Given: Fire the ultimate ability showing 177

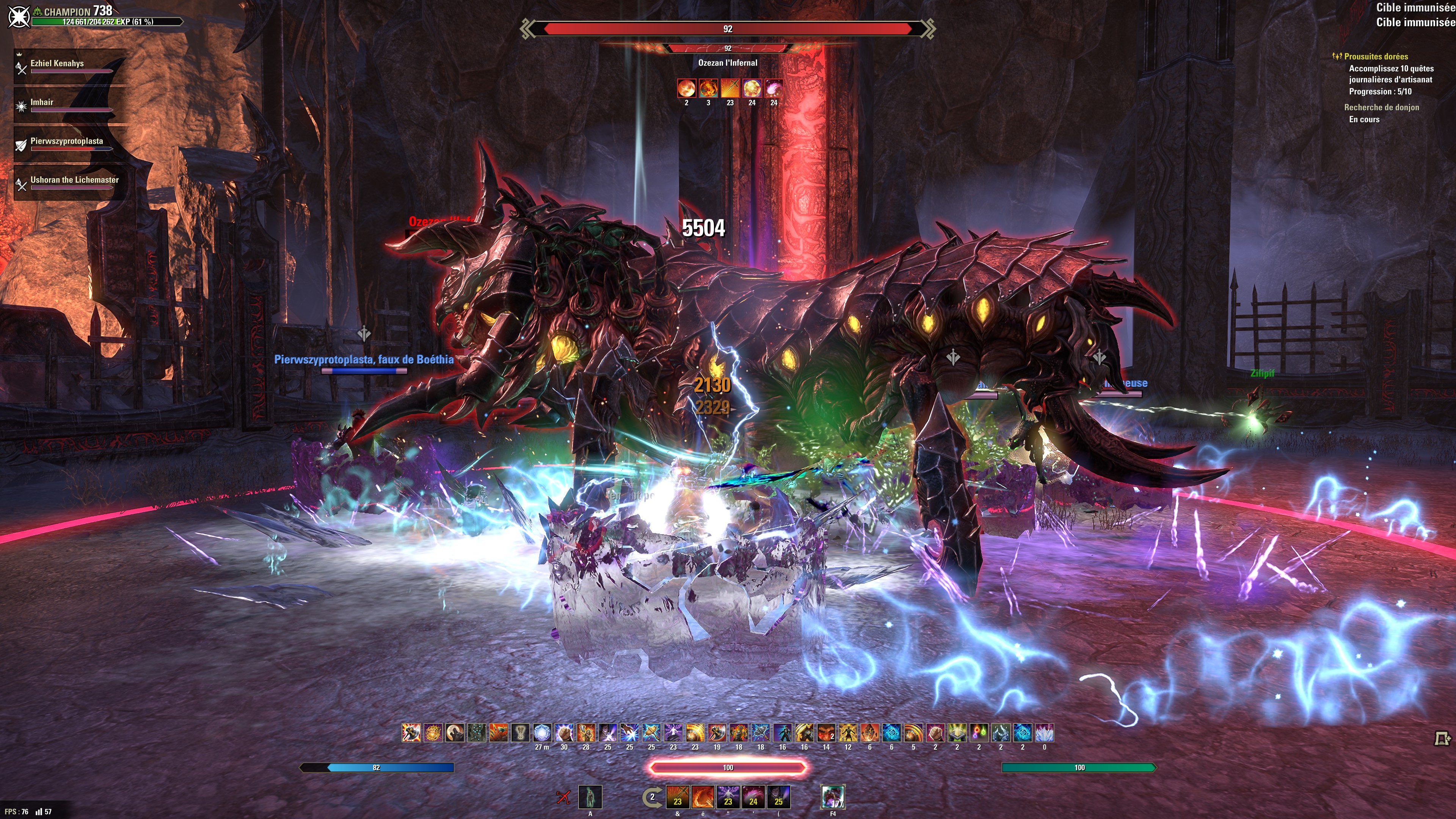Looking at the screenshot, I should [x=833, y=797].
